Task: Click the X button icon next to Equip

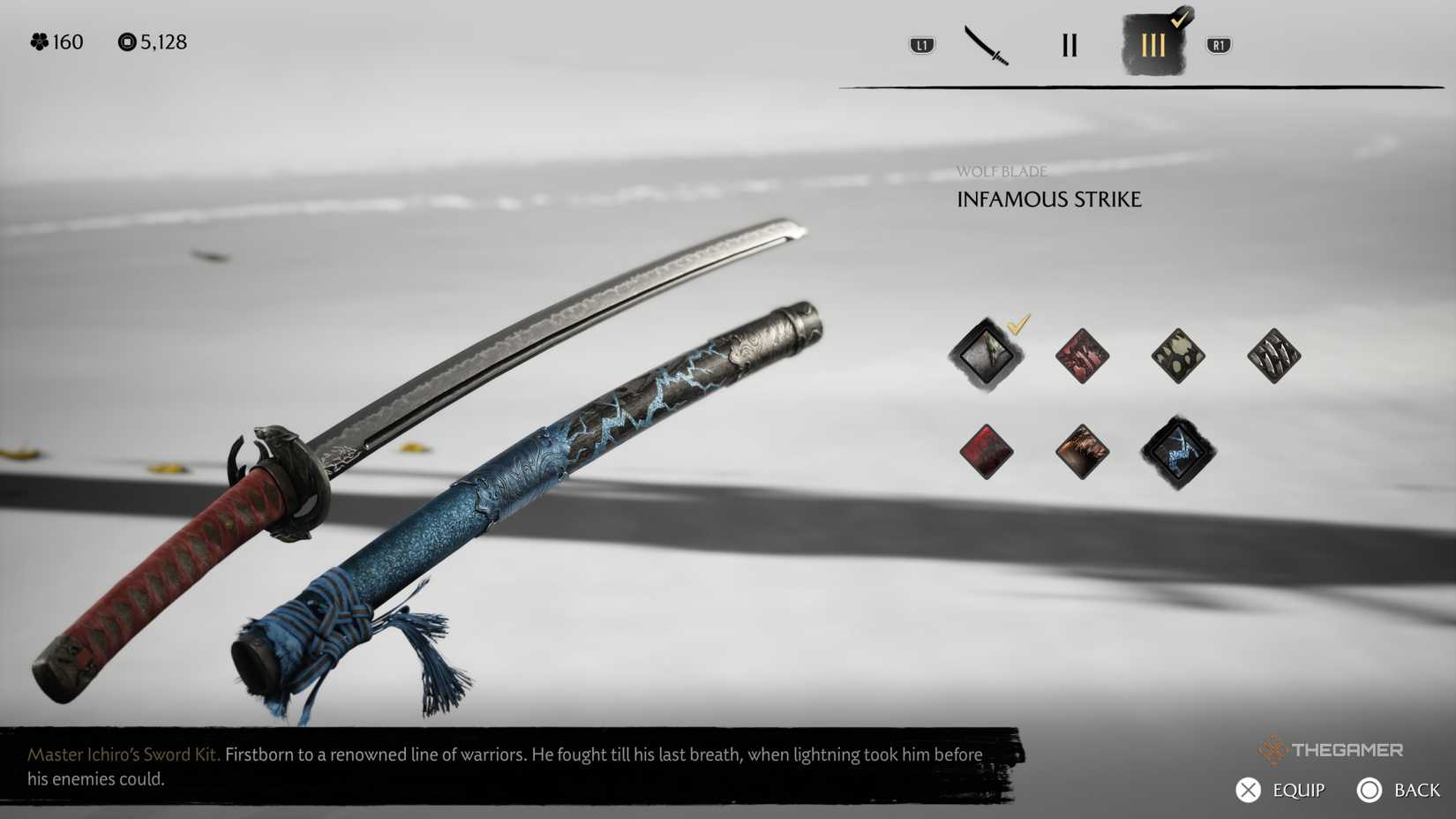Action: (1250, 790)
